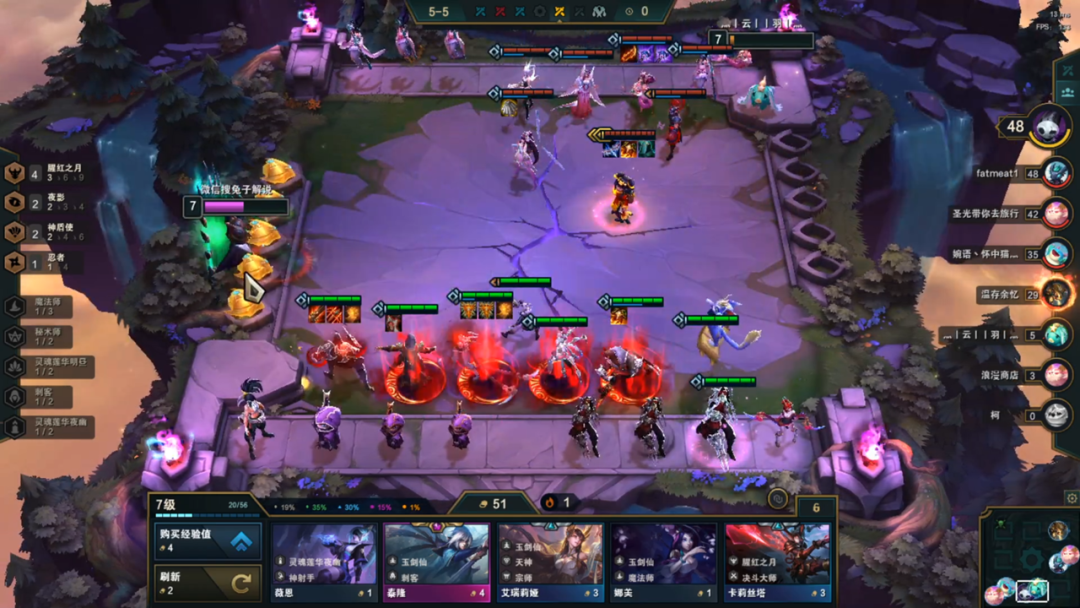Buy the 薇恩 champion card
The width and height of the screenshot is (1080, 608).
pyautogui.click(x=324, y=563)
